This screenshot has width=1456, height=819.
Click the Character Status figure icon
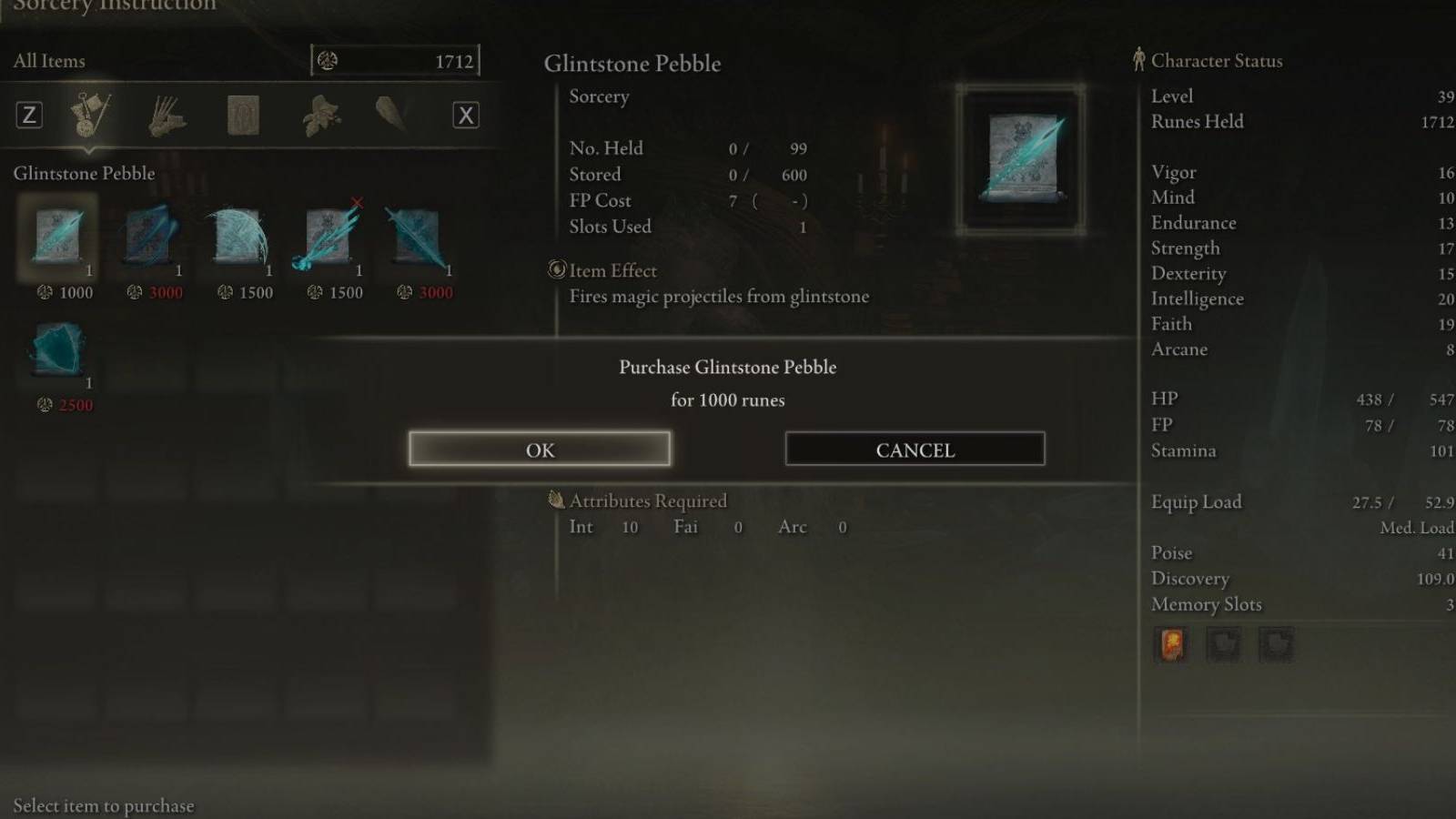click(1139, 60)
